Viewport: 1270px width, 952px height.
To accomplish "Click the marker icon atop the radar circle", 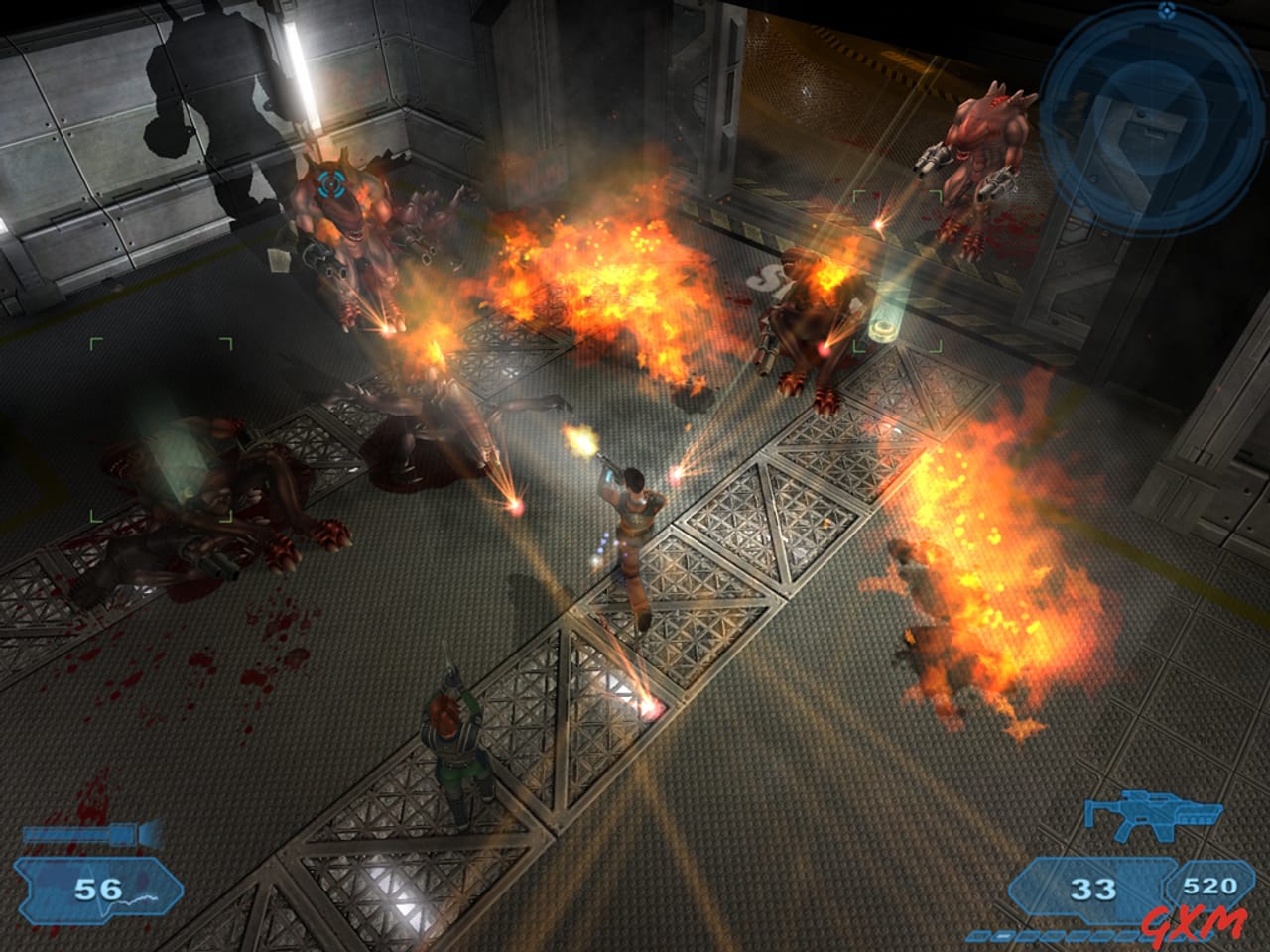I will 1165,11.
